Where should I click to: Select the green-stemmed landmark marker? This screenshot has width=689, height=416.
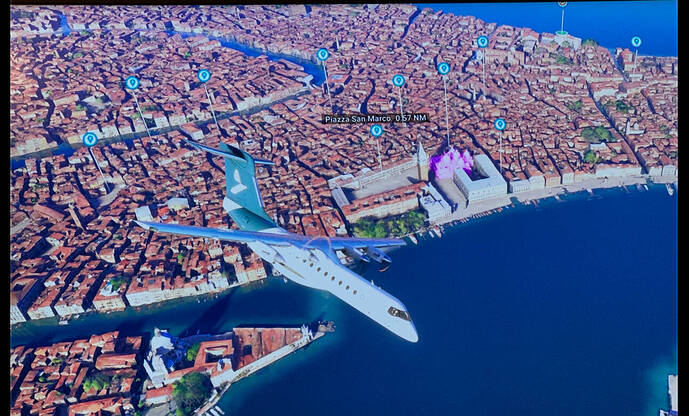[562, 6]
